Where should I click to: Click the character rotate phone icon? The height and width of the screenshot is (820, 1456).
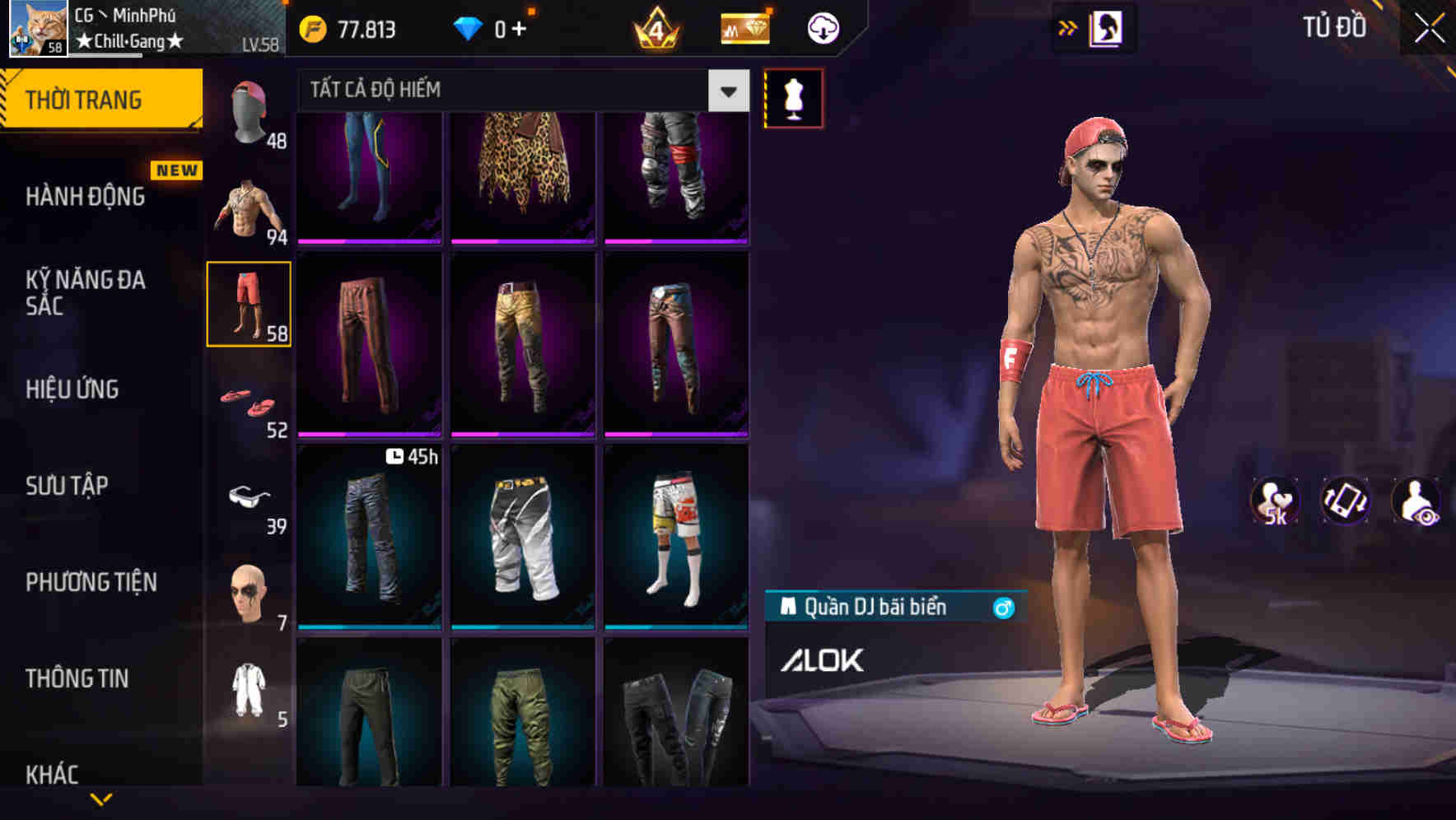coord(1345,501)
